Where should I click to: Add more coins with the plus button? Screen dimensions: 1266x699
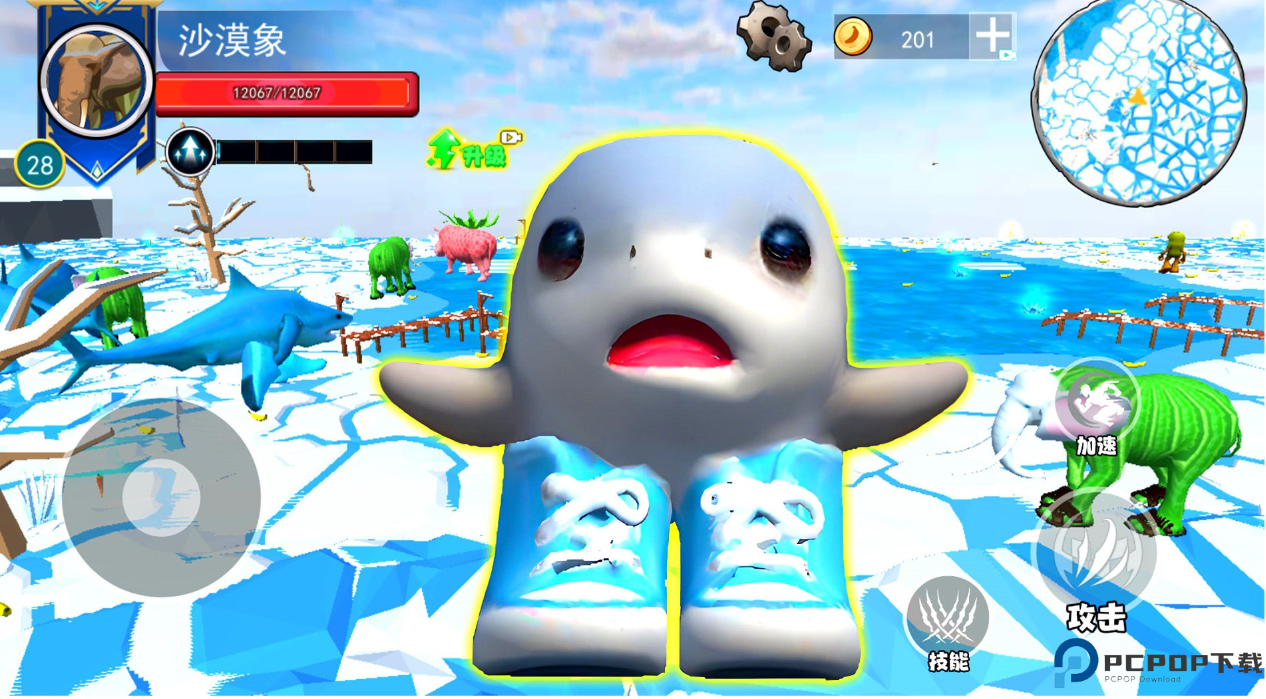(x=992, y=36)
